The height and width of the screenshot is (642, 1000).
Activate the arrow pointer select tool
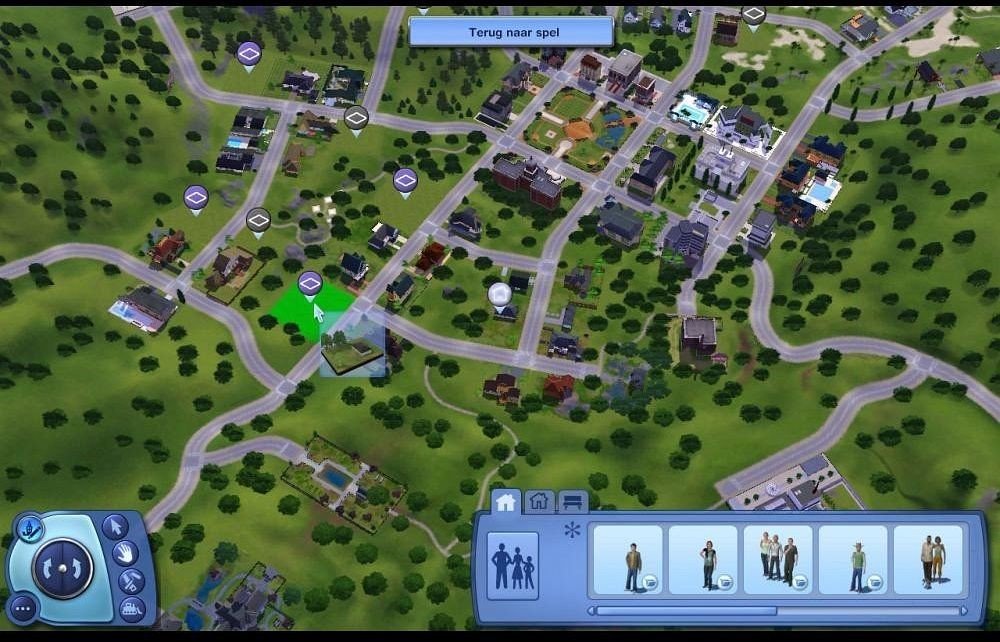(x=116, y=525)
